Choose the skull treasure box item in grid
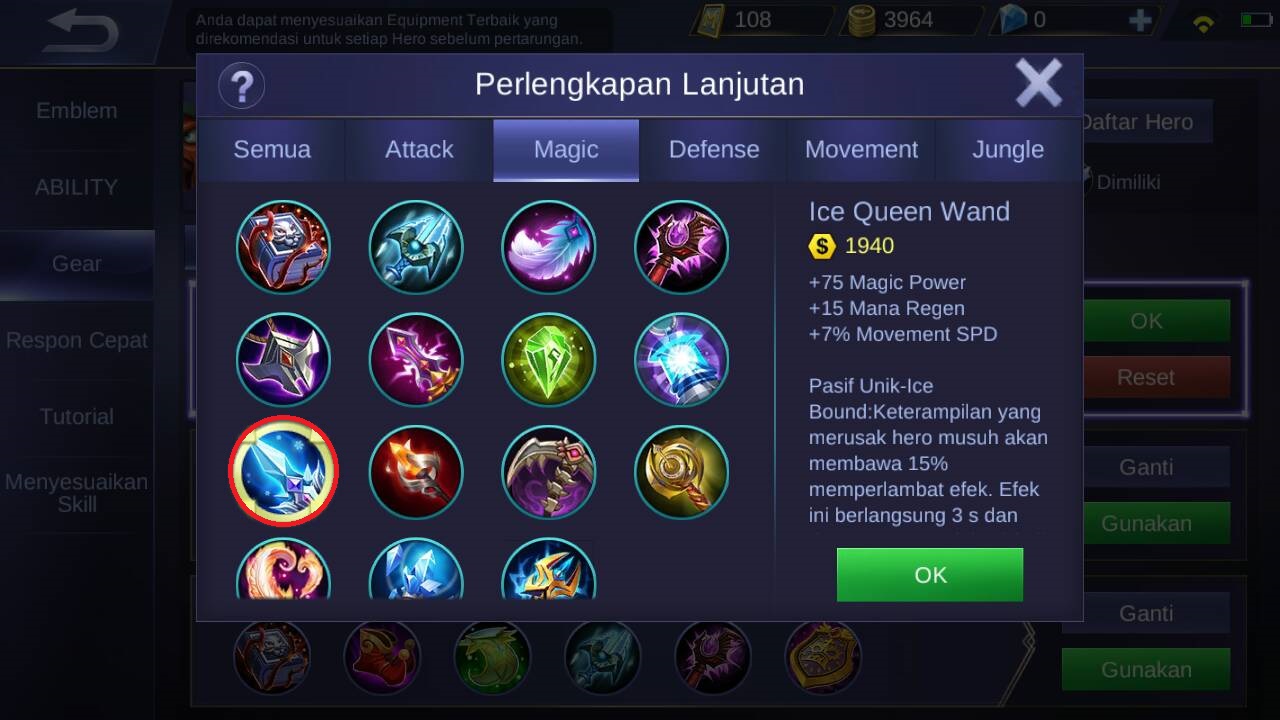This screenshot has width=1280, height=720. point(284,247)
